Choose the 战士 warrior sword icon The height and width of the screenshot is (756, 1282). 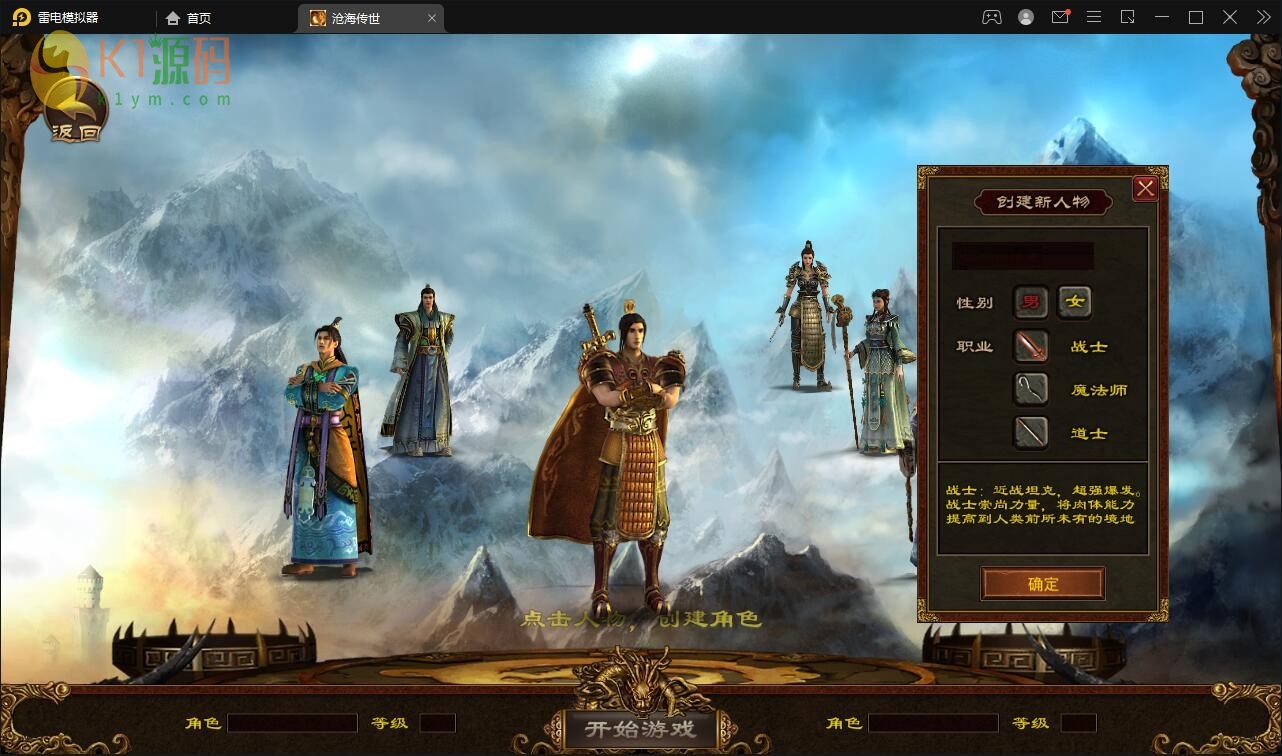tap(1031, 346)
